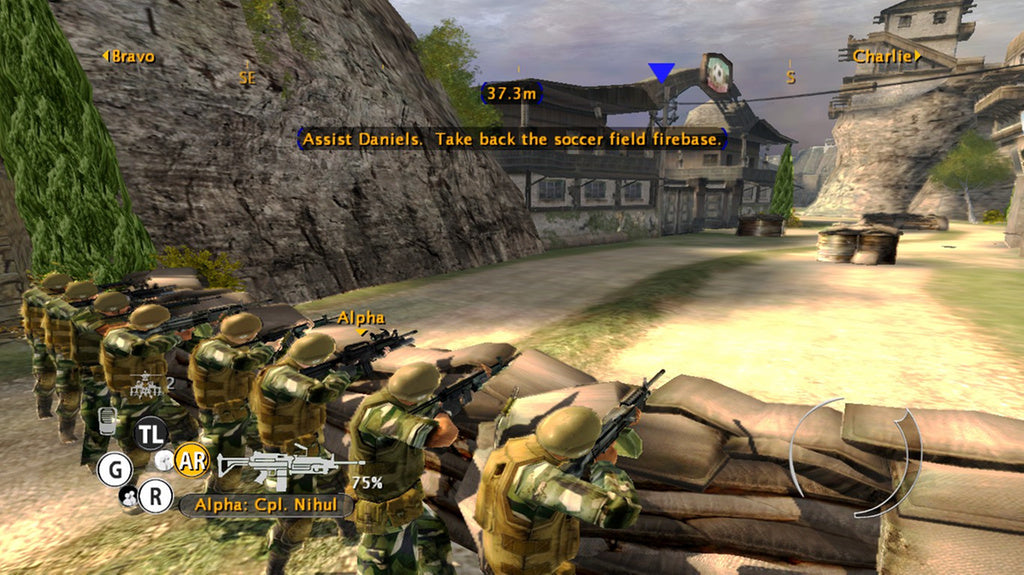1024x575 pixels.
Task: Select the Charlie team indicator
Action: [x=886, y=57]
